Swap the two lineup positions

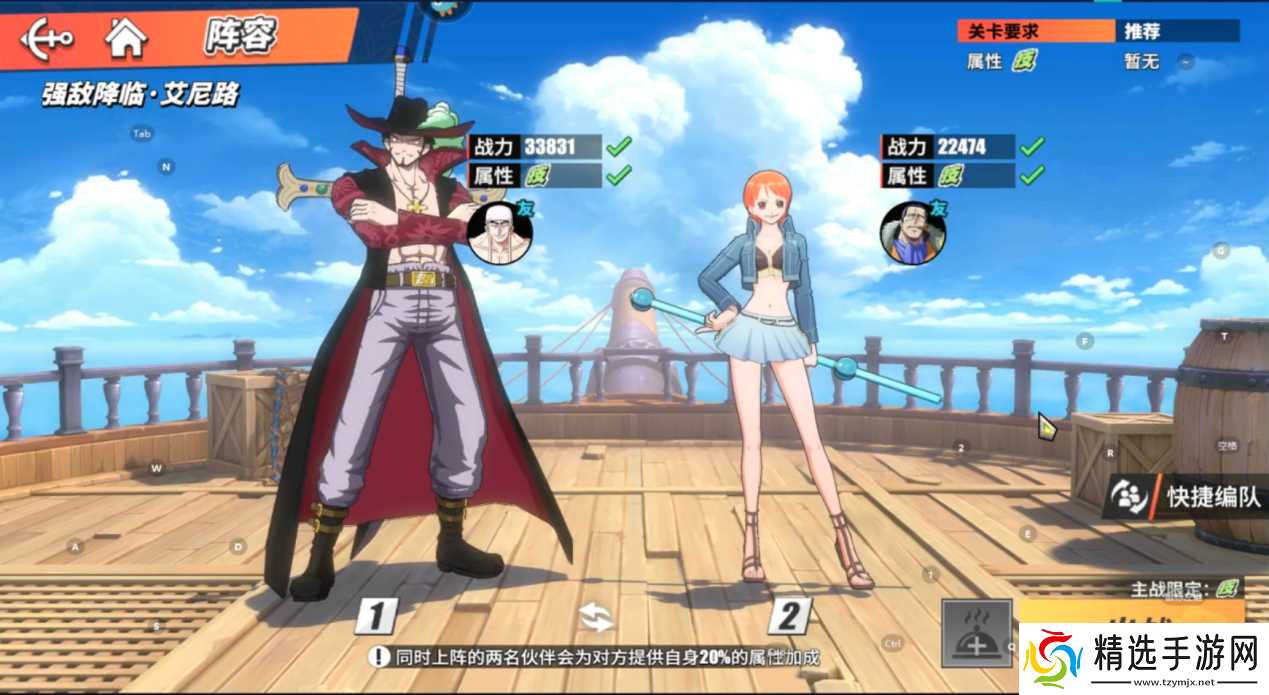[x=597, y=617]
